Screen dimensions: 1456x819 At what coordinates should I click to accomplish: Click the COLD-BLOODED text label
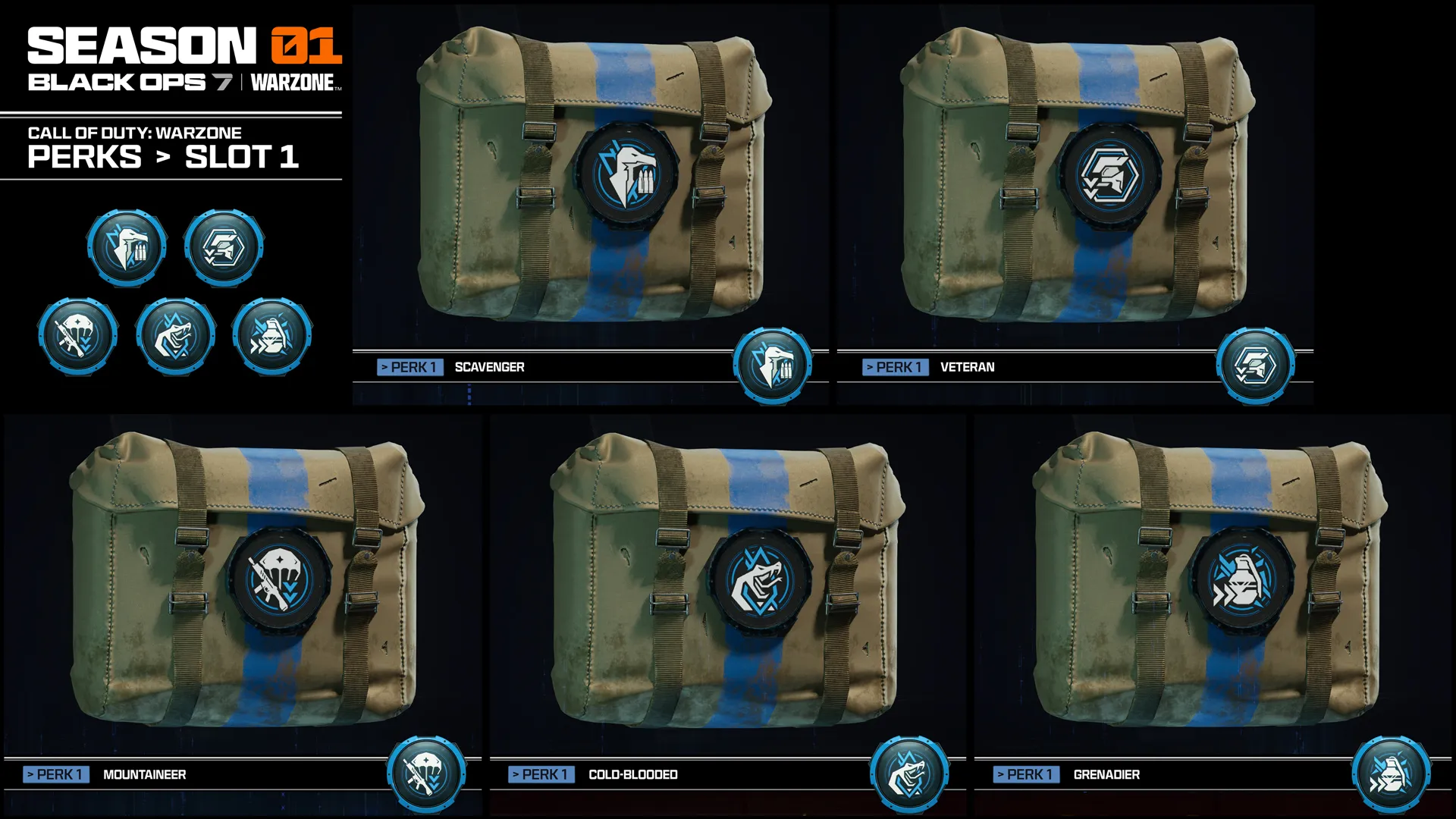[x=634, y=776]
